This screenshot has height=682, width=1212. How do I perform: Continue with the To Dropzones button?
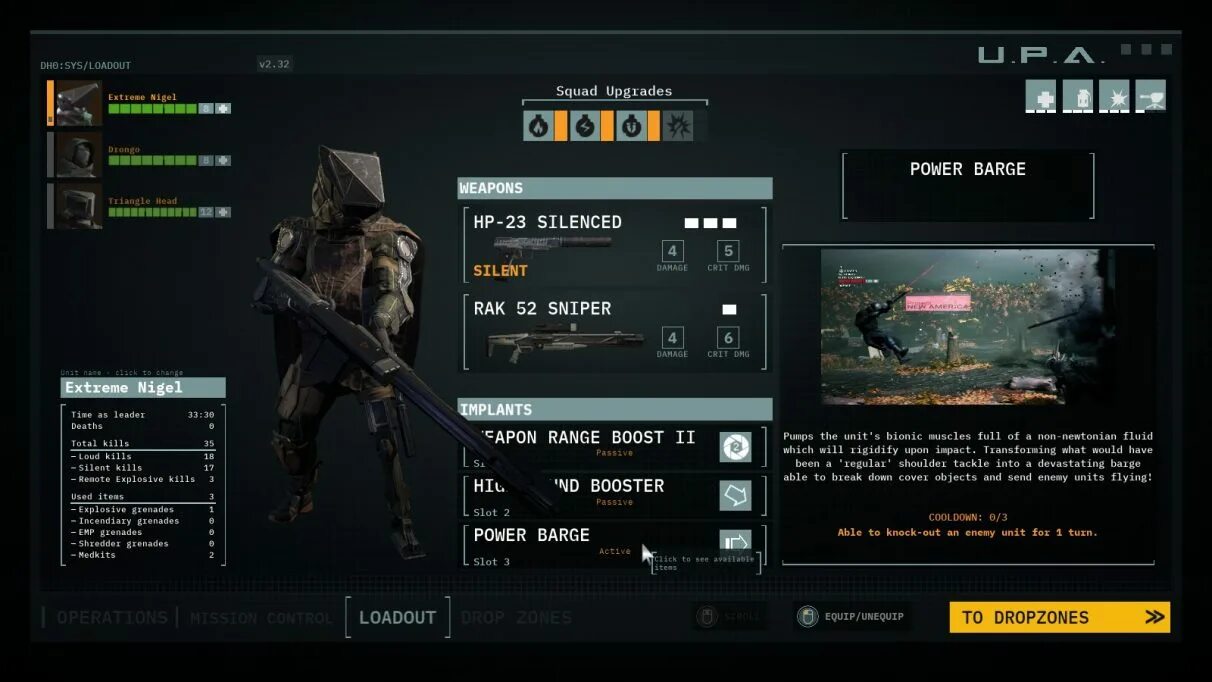tap(1059, 617)
